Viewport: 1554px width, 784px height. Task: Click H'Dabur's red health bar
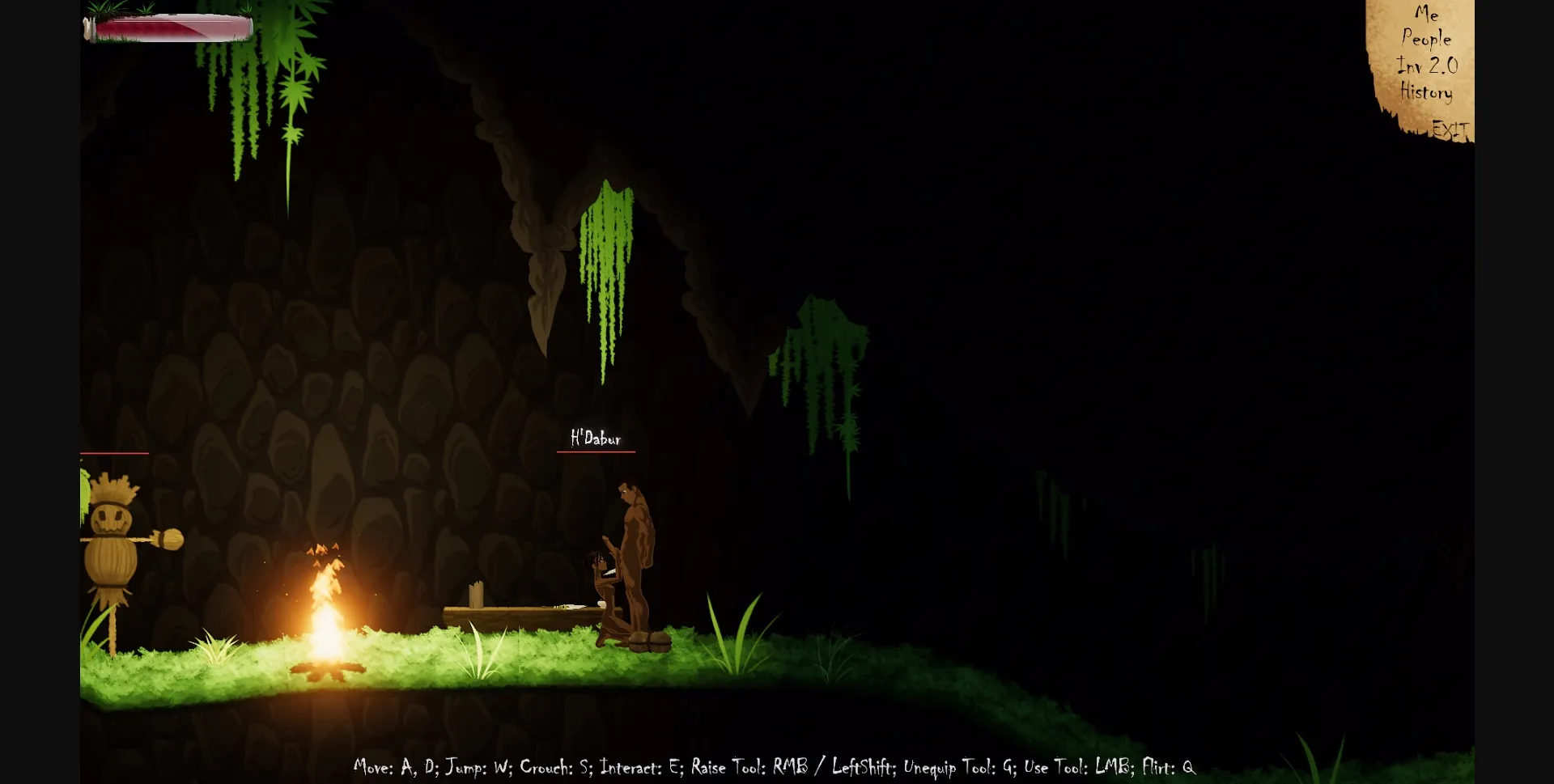pyautogui.click(x=596, y=453)
